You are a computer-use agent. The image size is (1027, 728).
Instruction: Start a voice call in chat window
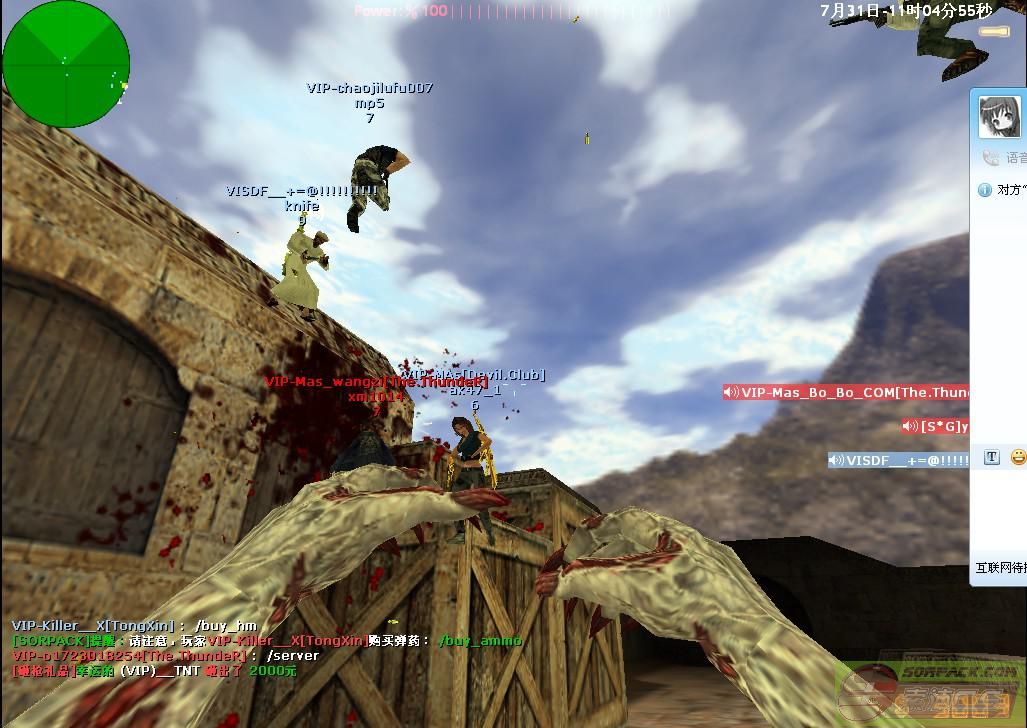pyautogui.click(x=992, y=158)
